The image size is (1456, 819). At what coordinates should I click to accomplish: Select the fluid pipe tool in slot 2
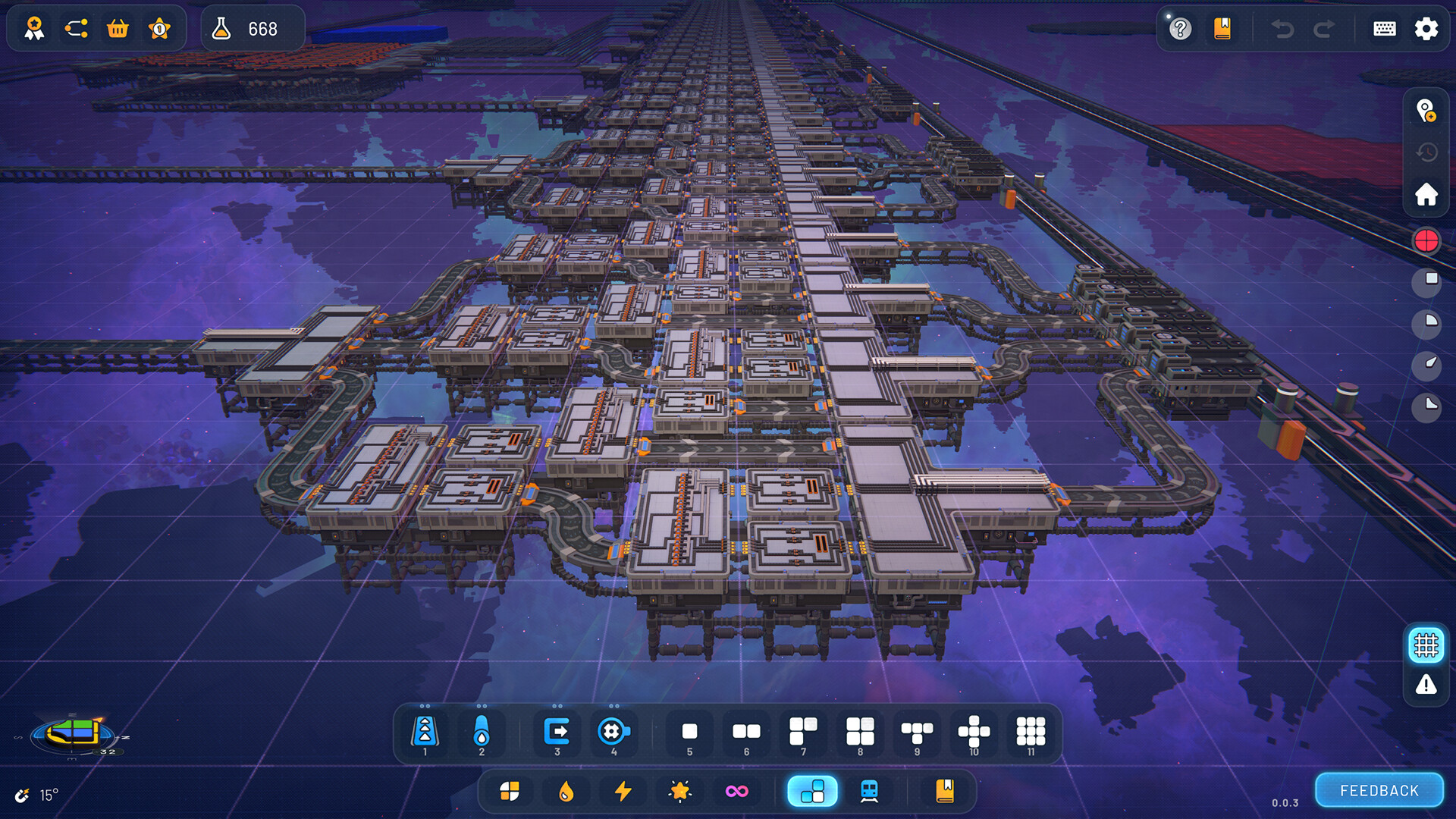pyautogui.click(x=482, y=732)
